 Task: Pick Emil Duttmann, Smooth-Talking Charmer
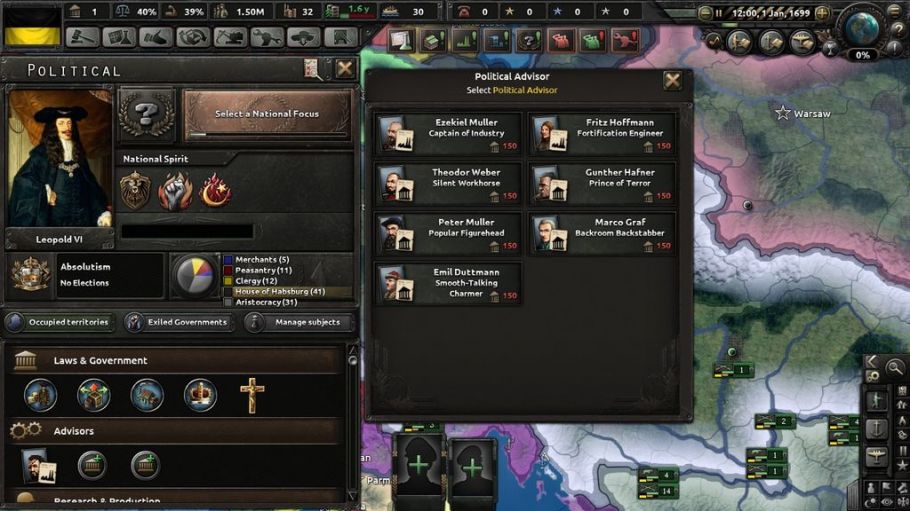(449, 283)
